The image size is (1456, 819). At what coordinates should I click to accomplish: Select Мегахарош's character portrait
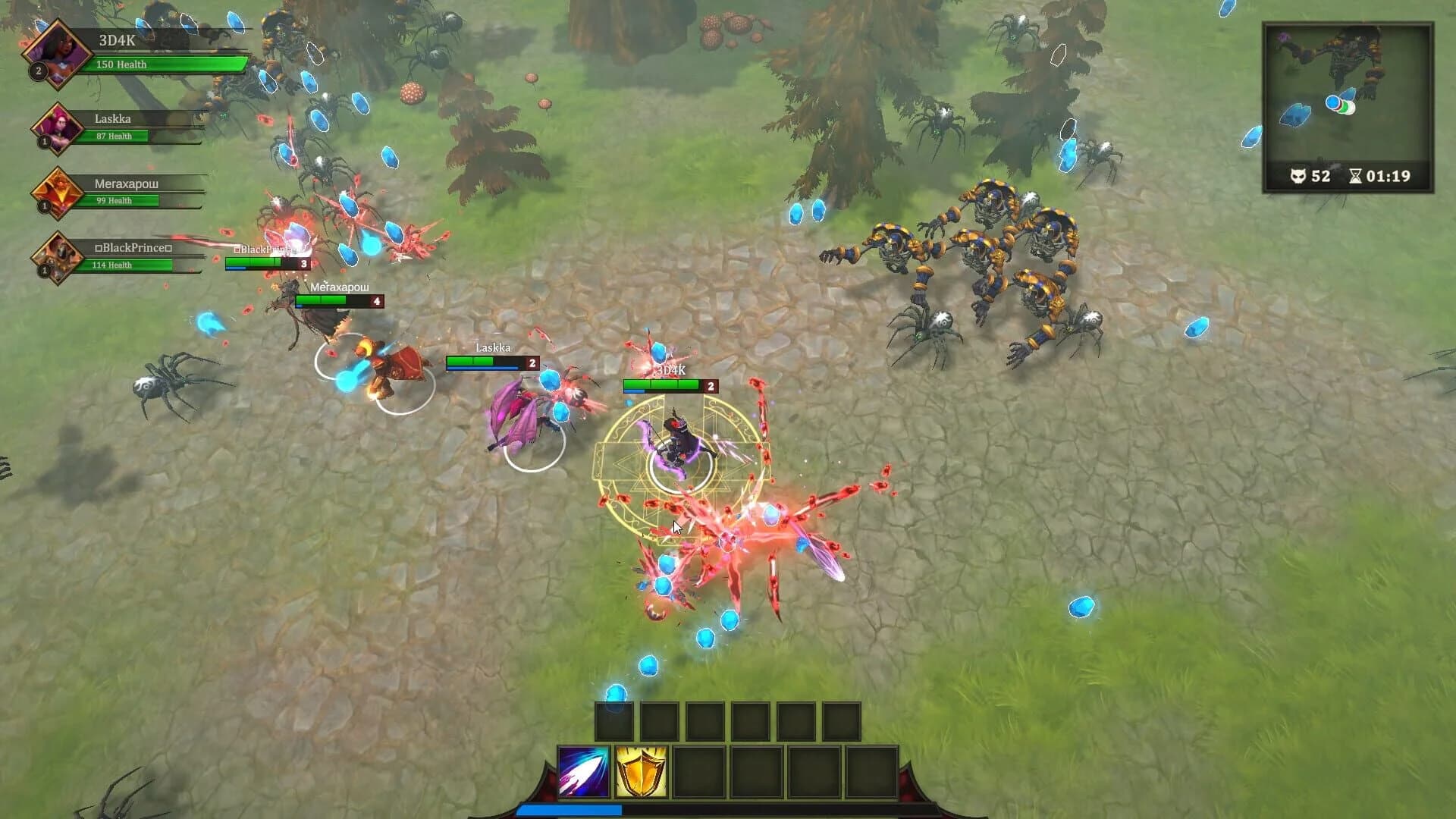tap(57, 193)
